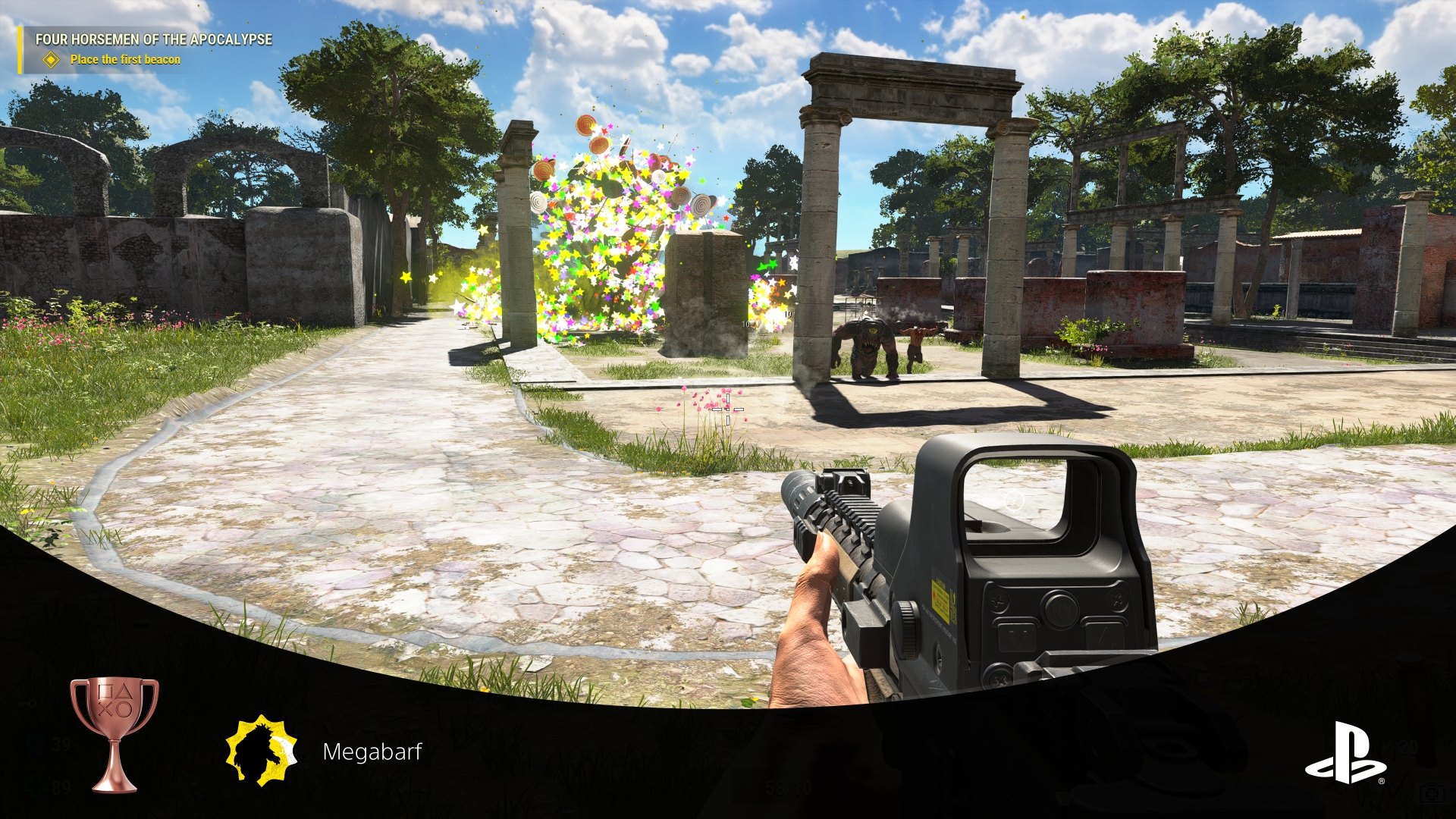Viewport: 1456px width, 819px height.
Task: Click the green health cross icon showing 89
Action: coord(36,786)
